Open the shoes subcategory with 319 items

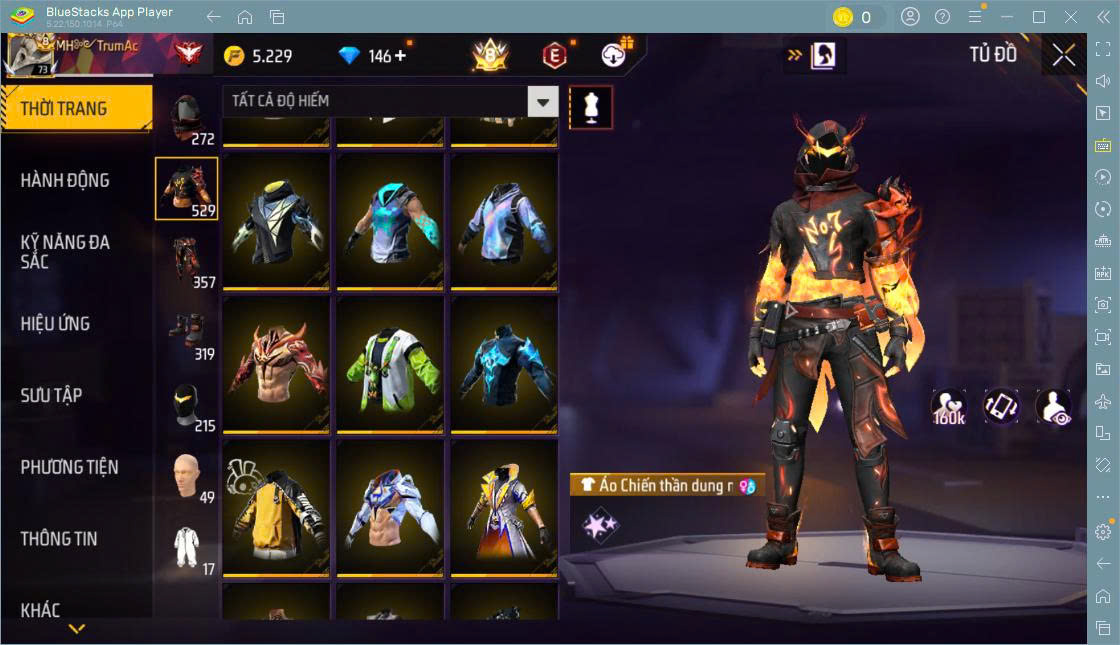coord(187,334)
